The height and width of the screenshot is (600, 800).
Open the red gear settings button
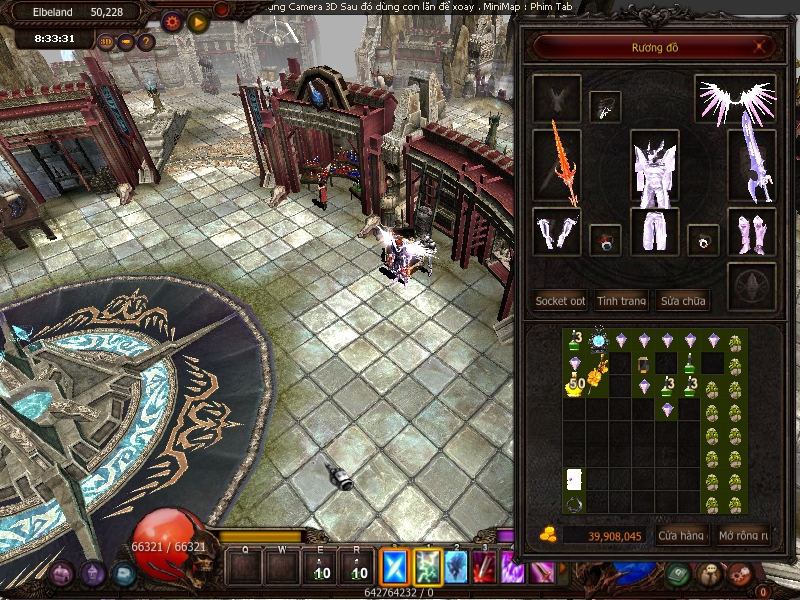[172, 21]
